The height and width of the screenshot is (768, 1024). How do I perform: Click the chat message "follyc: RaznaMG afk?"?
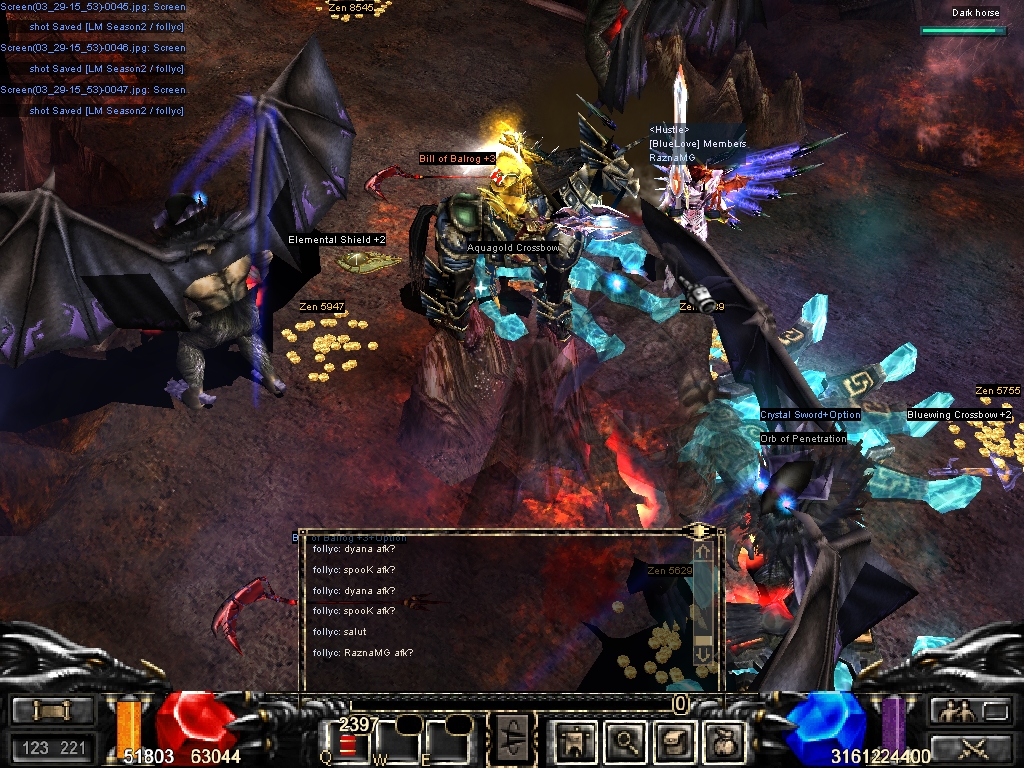(x=362, y=653)
